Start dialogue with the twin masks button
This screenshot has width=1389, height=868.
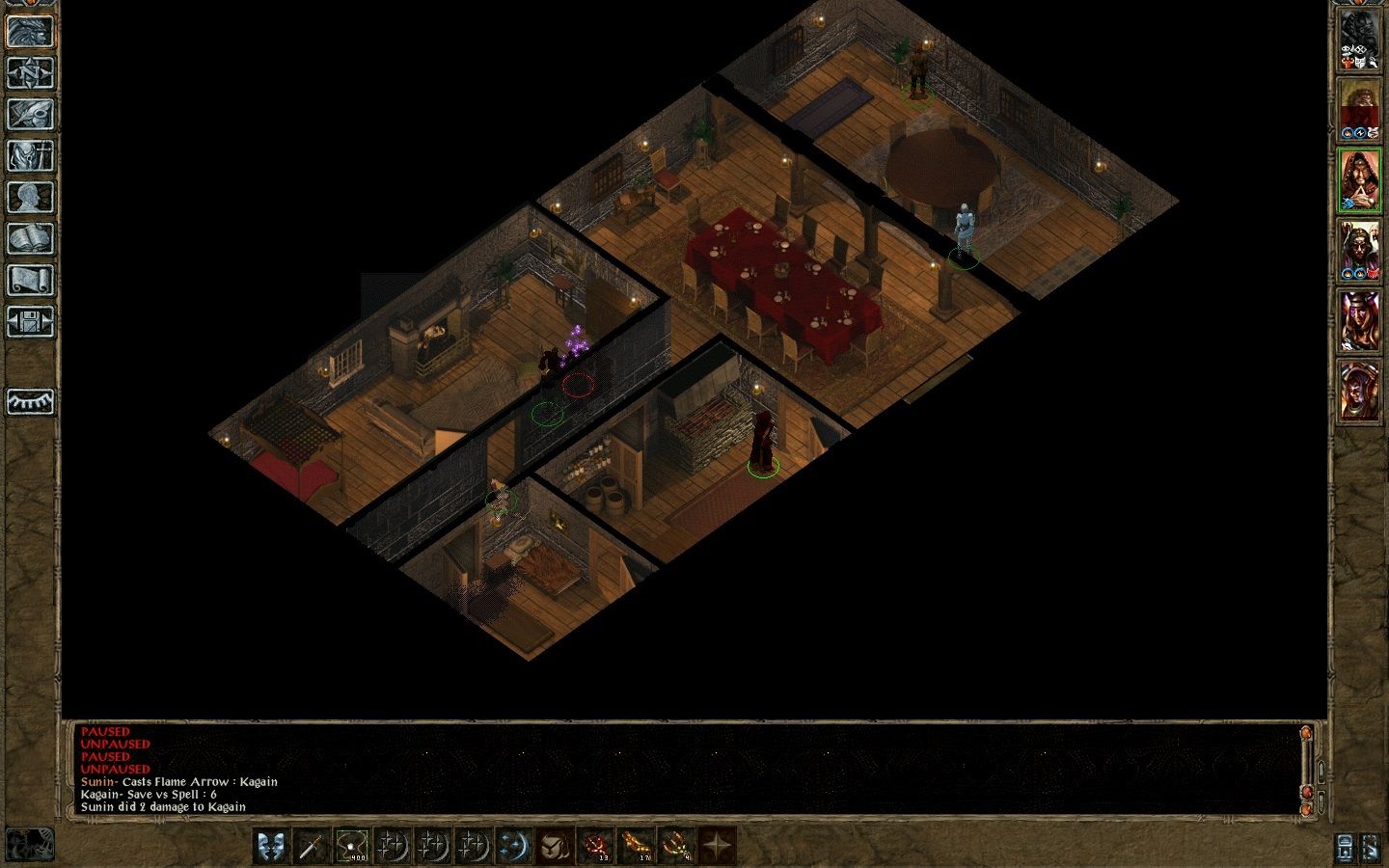coord(271,847)
